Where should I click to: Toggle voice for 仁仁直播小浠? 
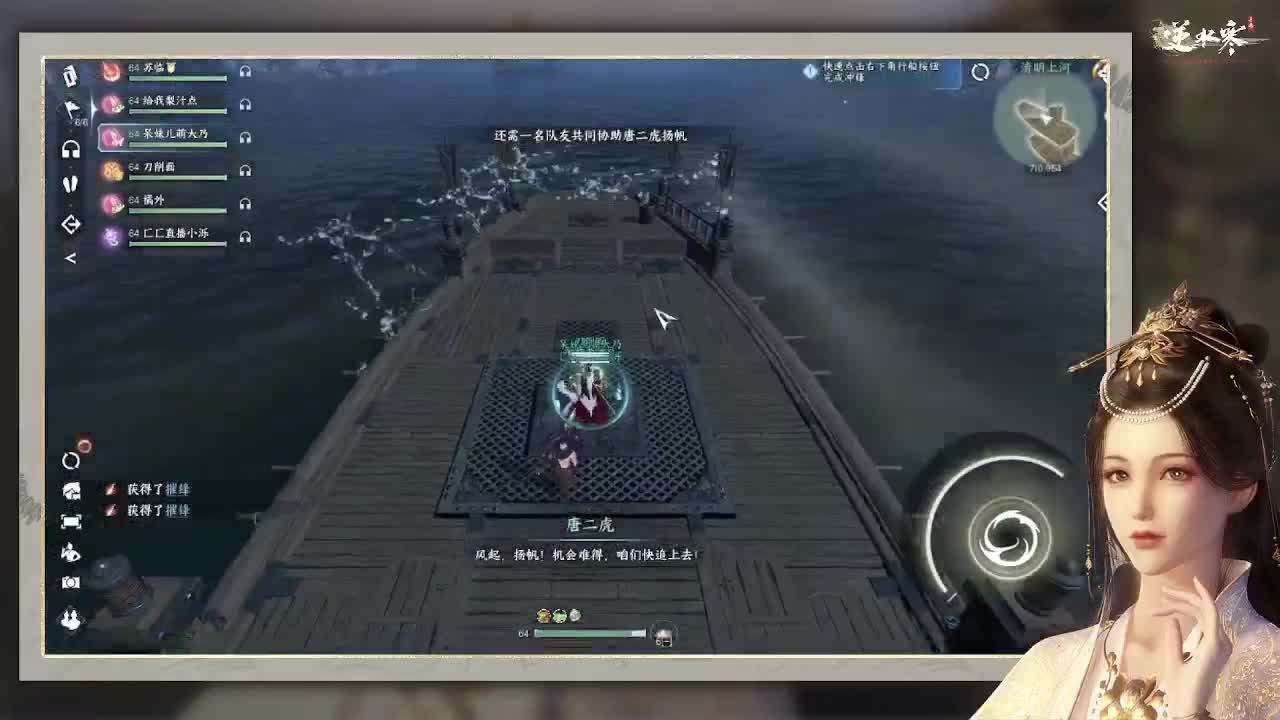pyautogui.click(x=245, y=237)
